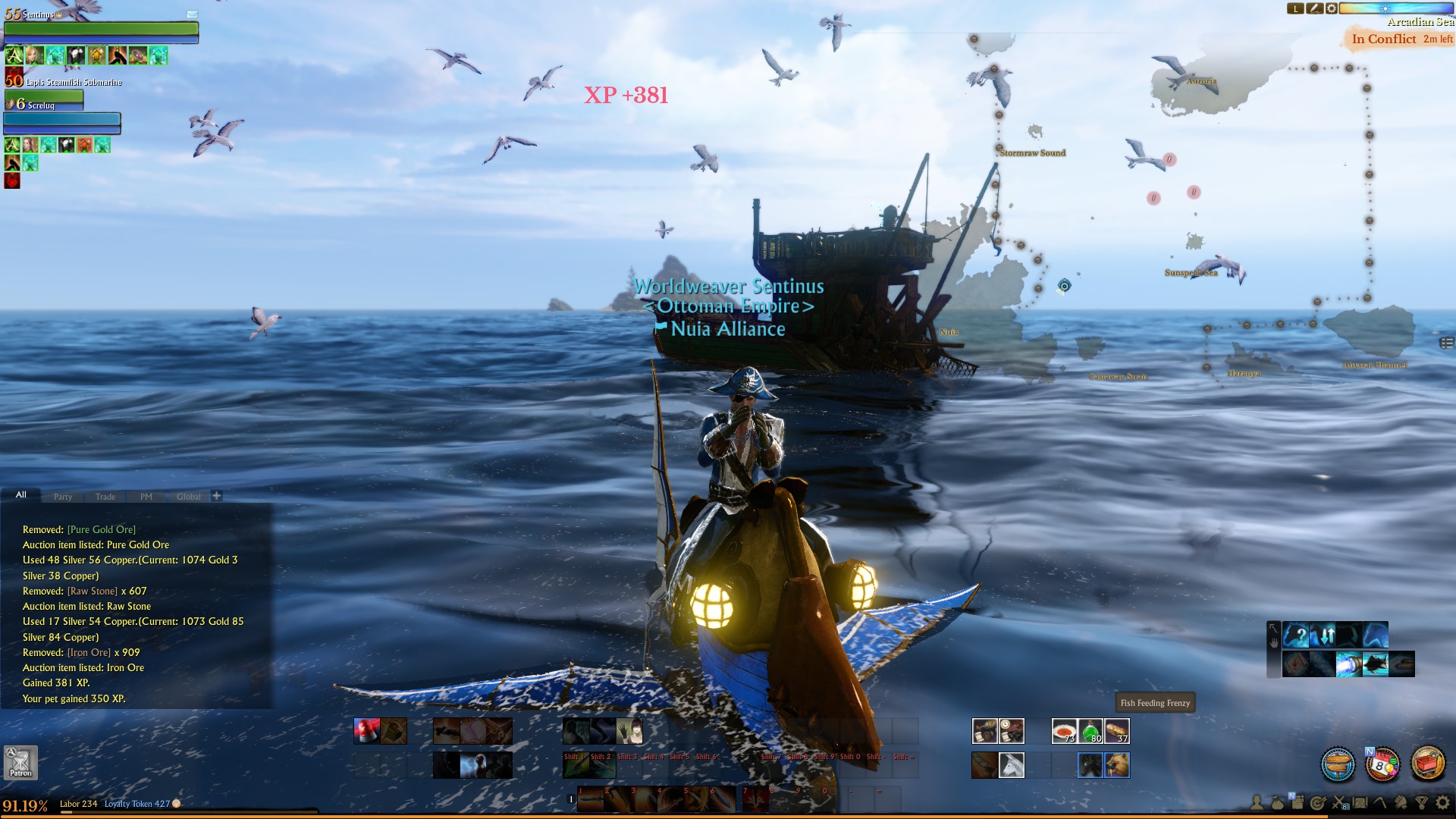
Task: Open the world map scroll icon
Action: 1360,803
